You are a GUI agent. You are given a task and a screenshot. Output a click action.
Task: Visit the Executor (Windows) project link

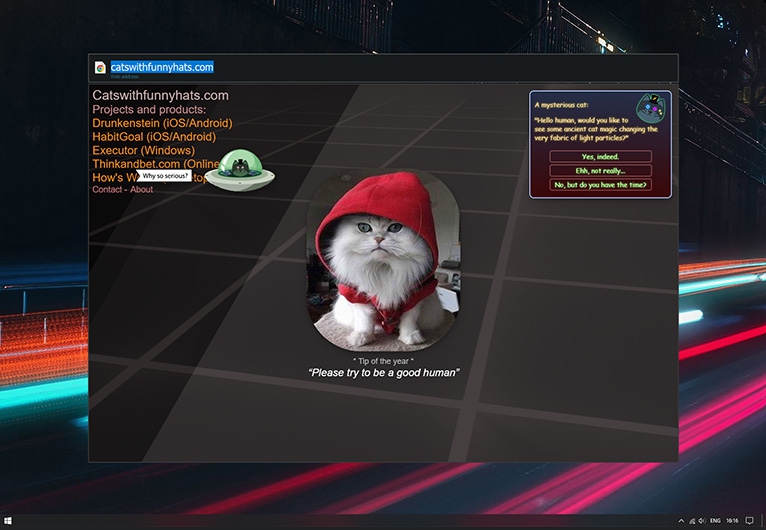point(143,151)
